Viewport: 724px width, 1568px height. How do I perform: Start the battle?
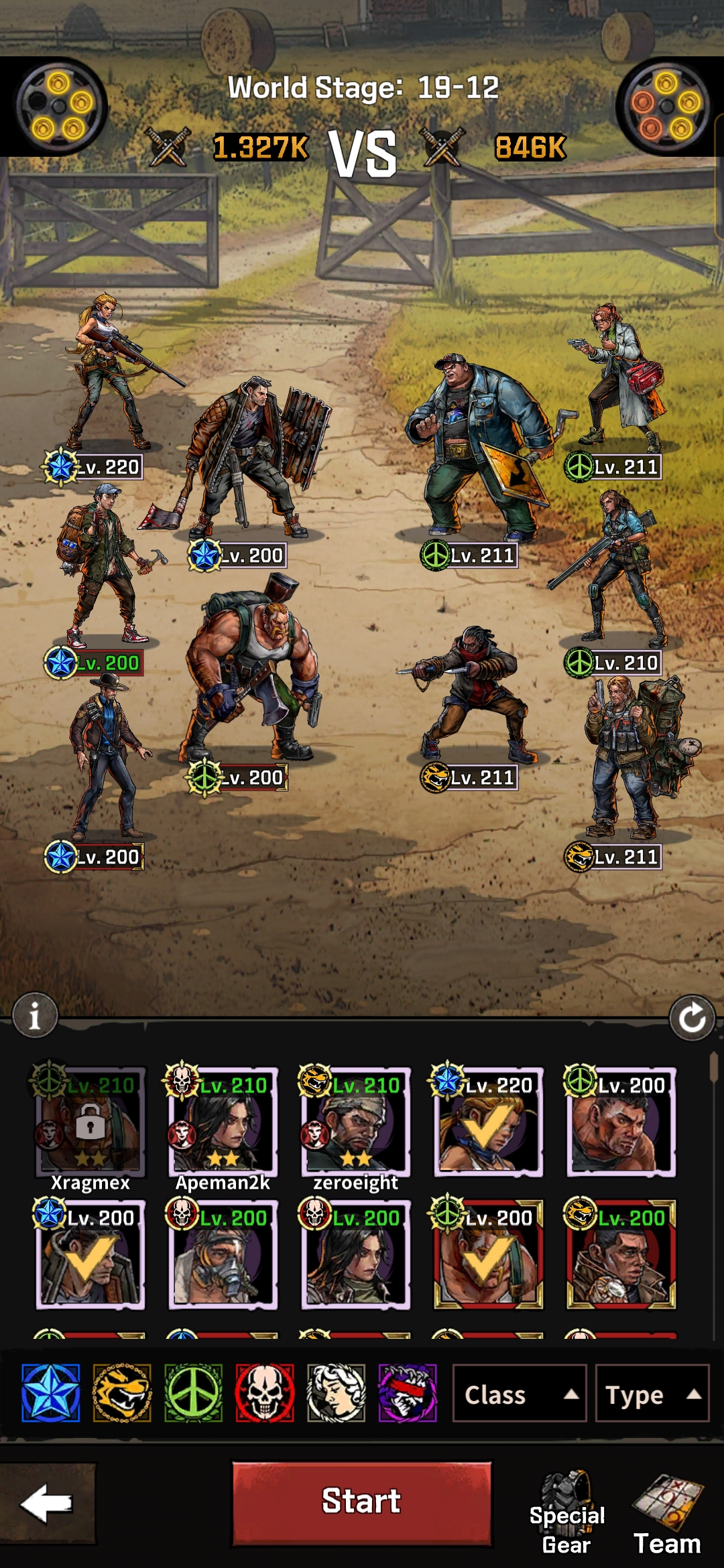(361, 1503)
